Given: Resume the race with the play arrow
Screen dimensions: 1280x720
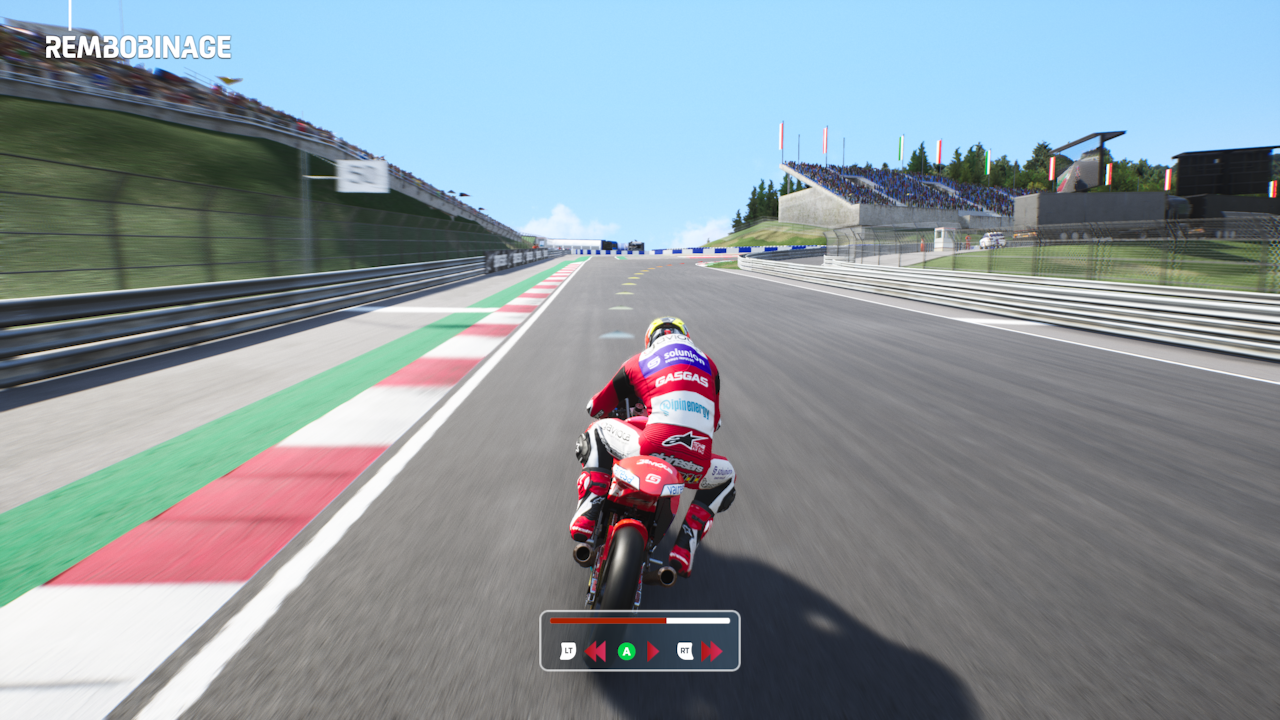Looking at the screenshot, I should pos(654,652).
